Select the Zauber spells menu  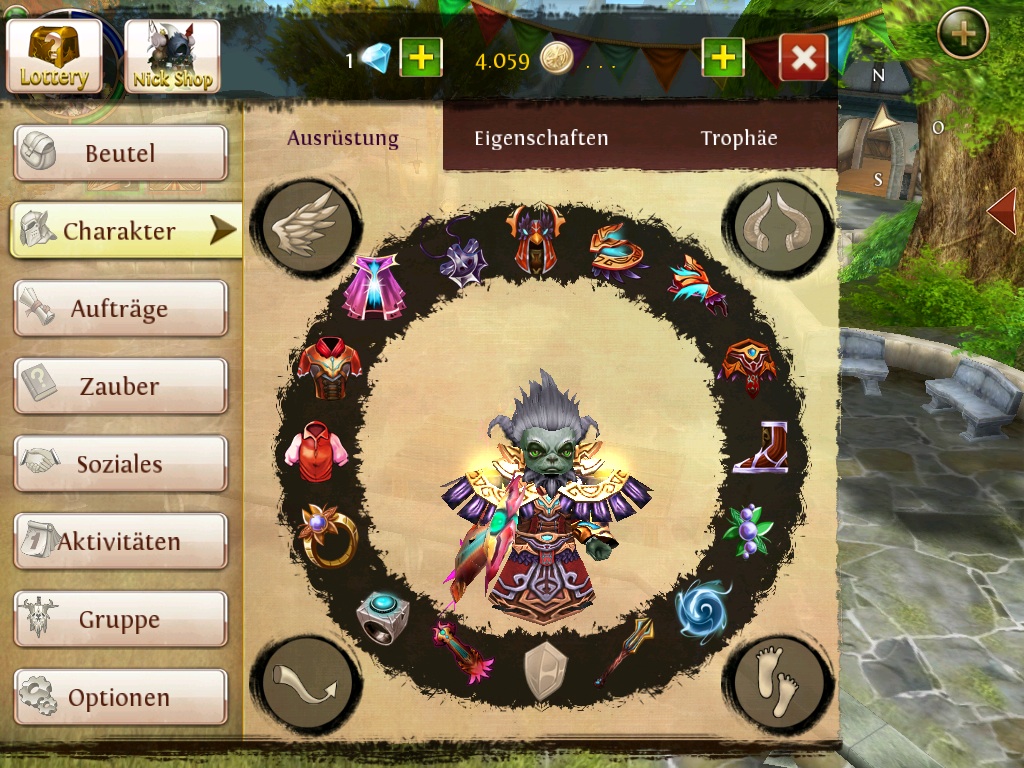pos(120,387)
